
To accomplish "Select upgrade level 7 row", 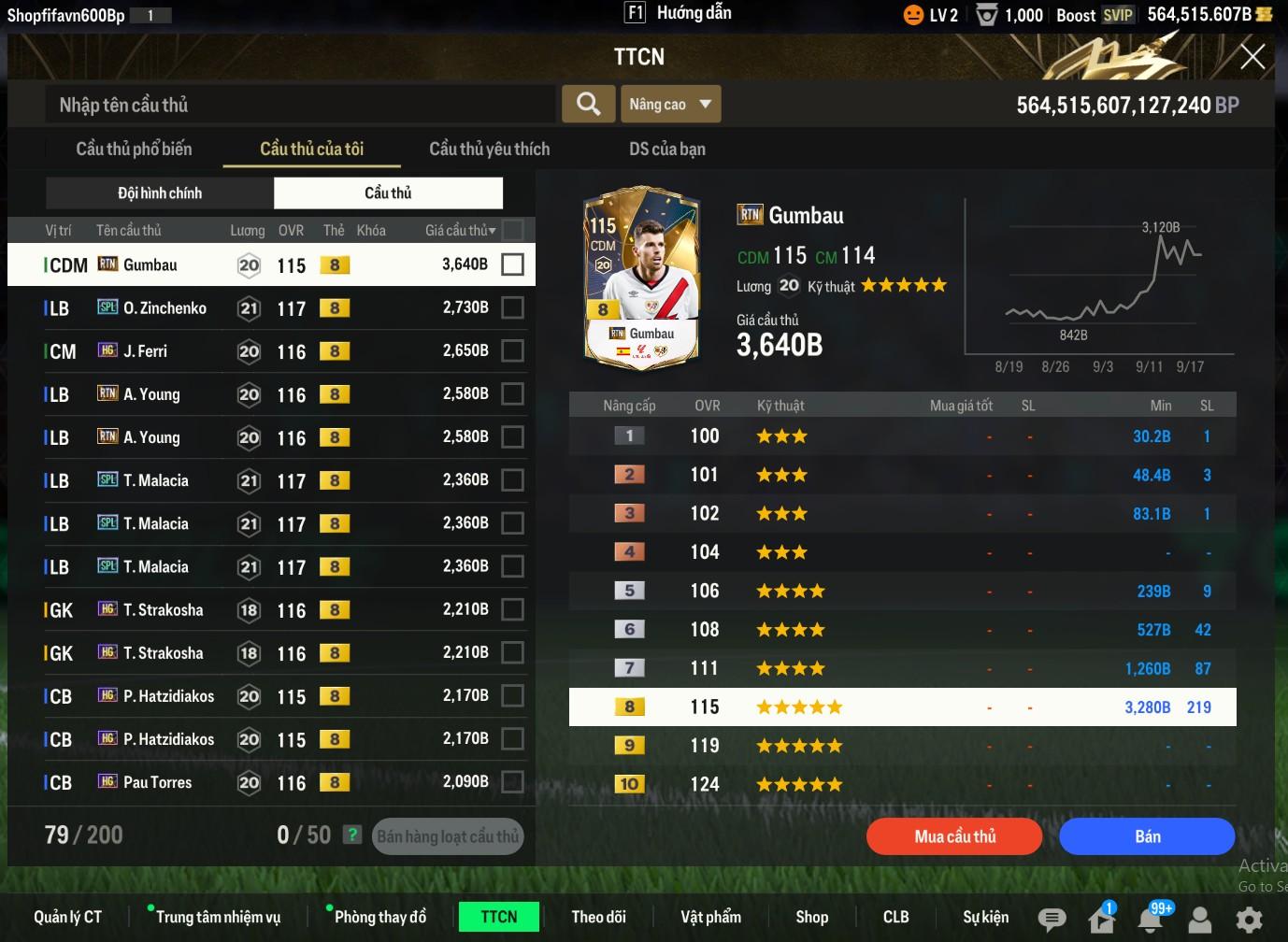I will coord(902,668).
